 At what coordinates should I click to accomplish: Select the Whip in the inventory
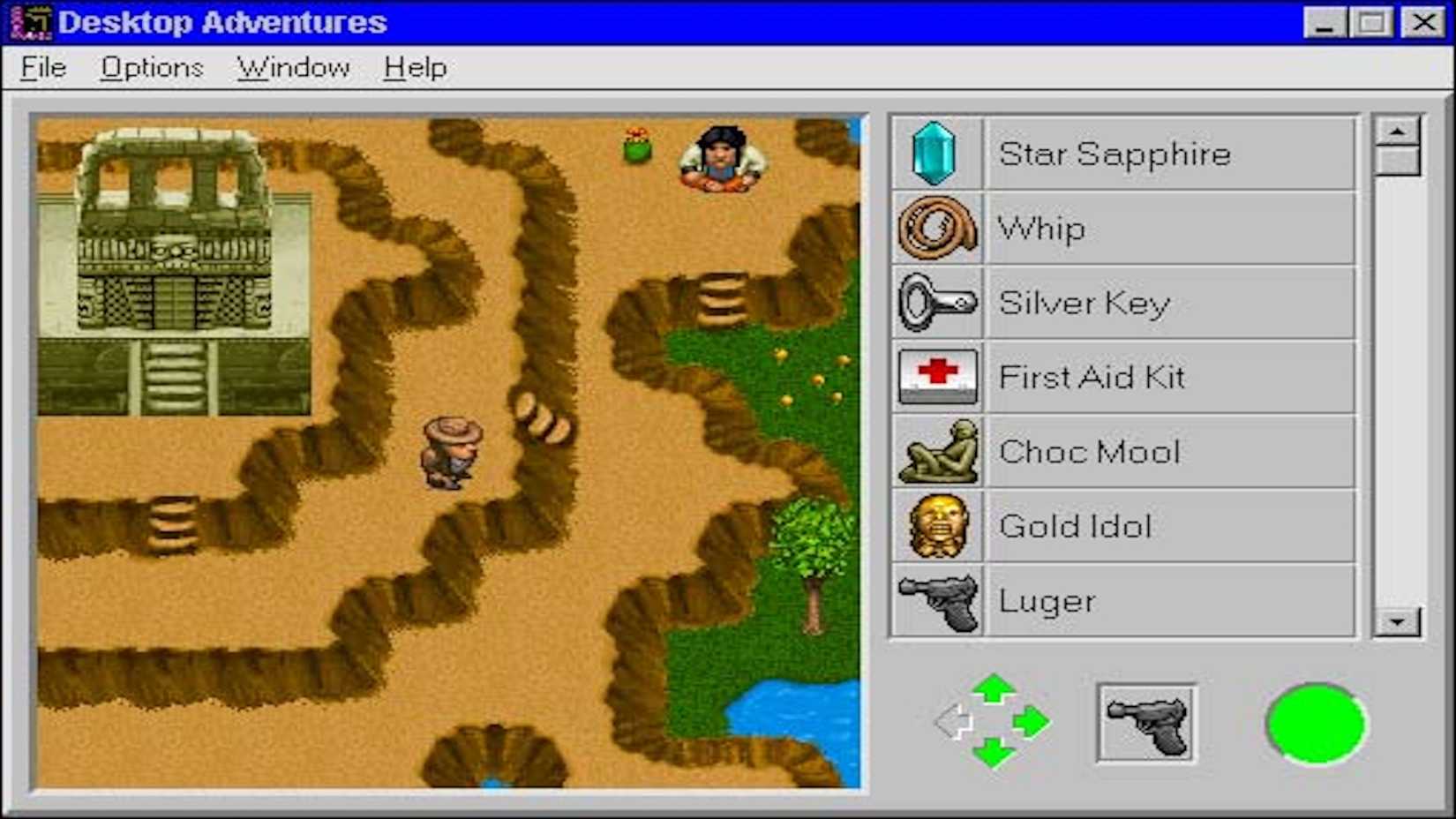(x=937, y=229)
